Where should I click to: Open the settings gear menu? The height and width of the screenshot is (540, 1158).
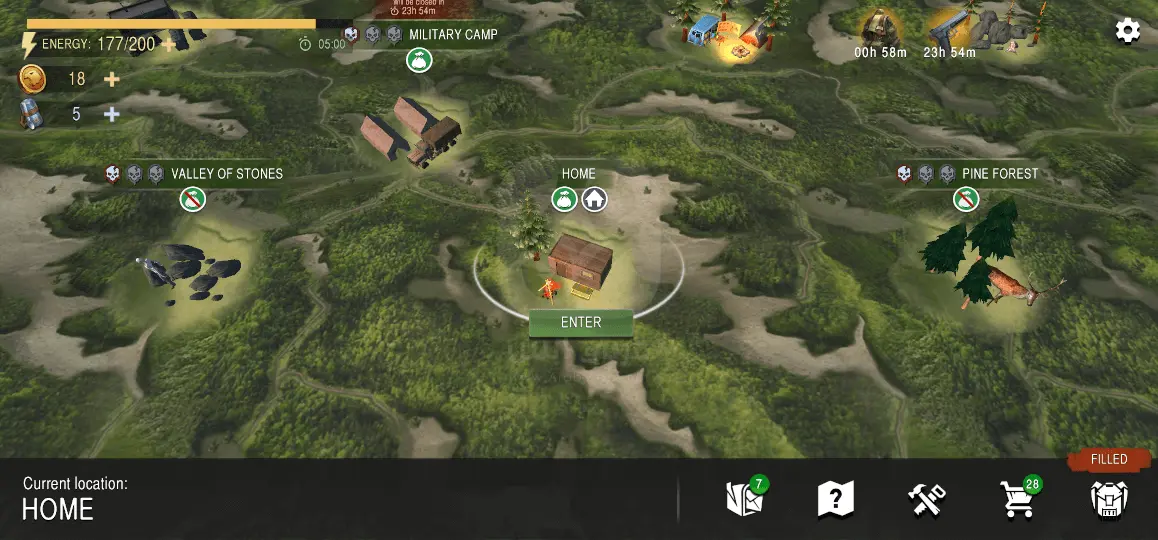1127,31
